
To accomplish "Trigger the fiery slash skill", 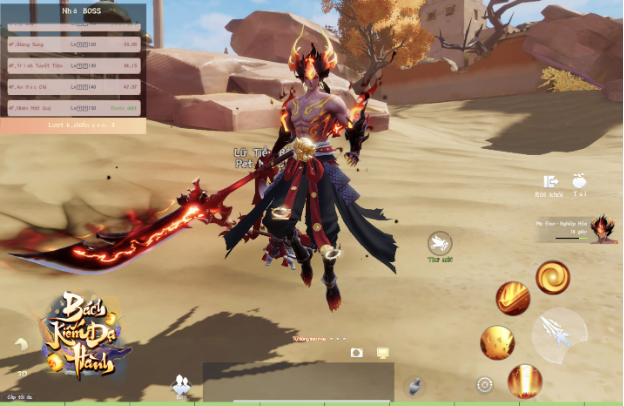I will click(x=513, y=298).
